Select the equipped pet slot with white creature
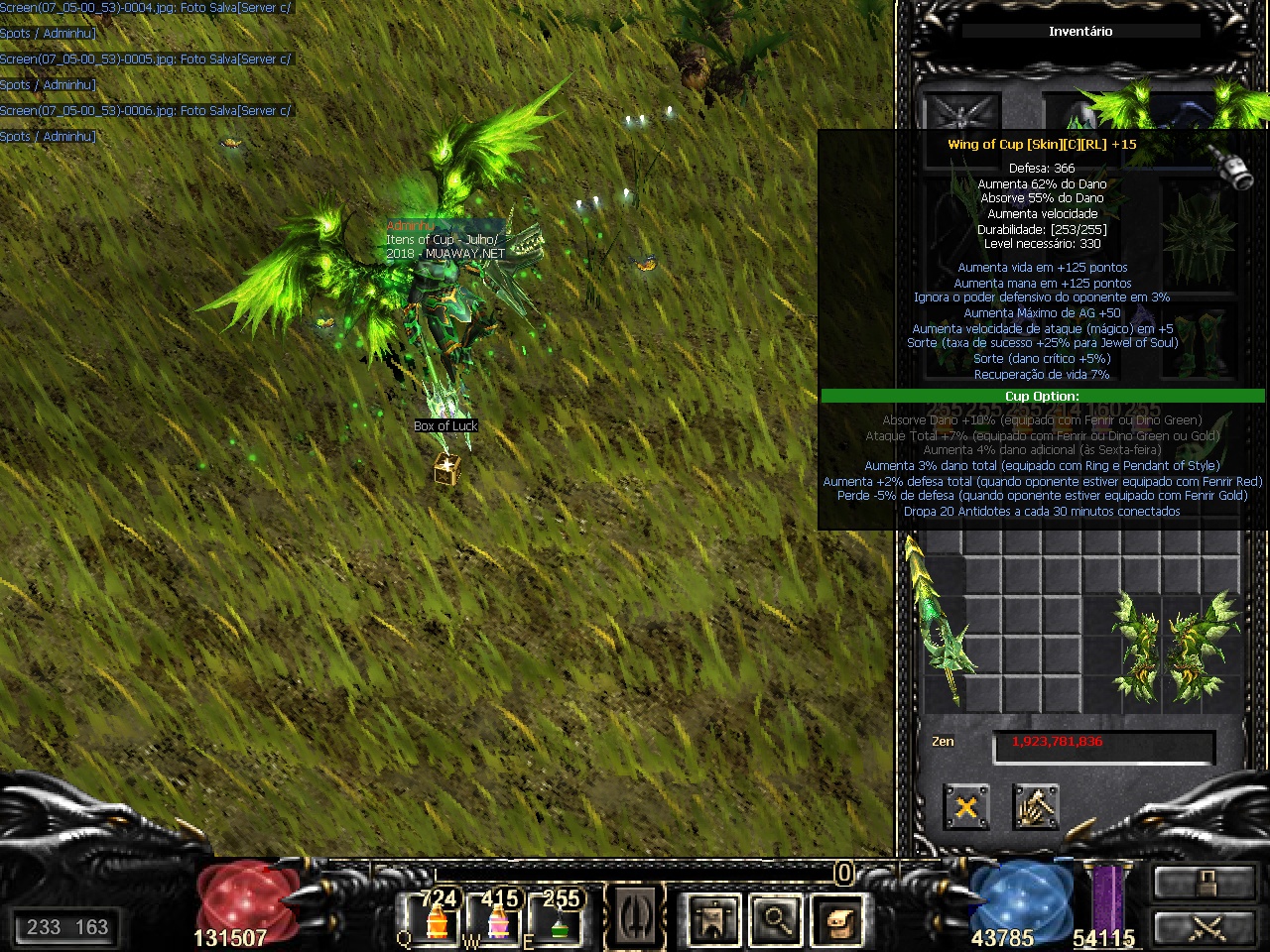1270x952 pixels. (x=960, y=115)
